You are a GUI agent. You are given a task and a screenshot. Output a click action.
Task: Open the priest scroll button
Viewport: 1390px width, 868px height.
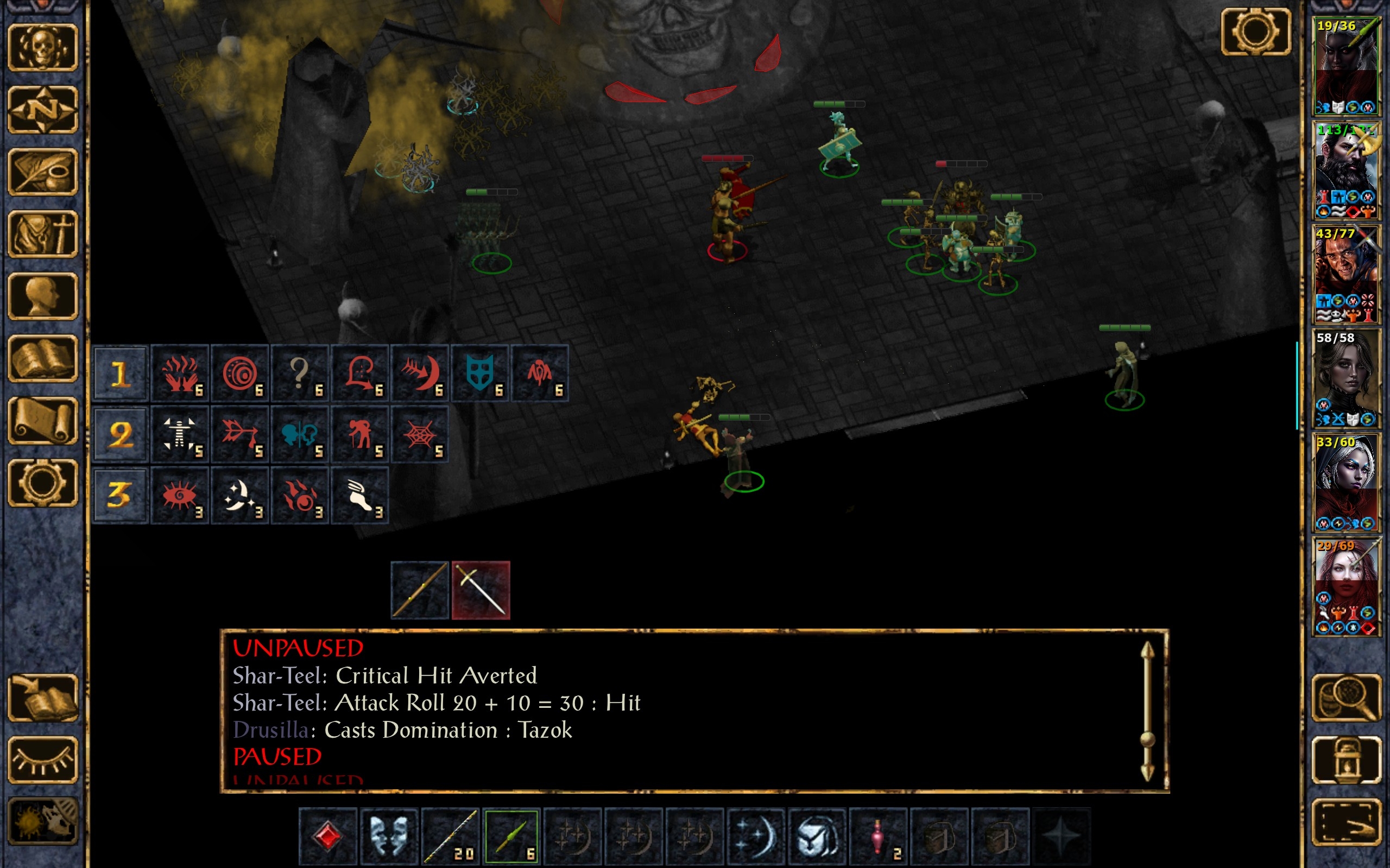(43, 421)
